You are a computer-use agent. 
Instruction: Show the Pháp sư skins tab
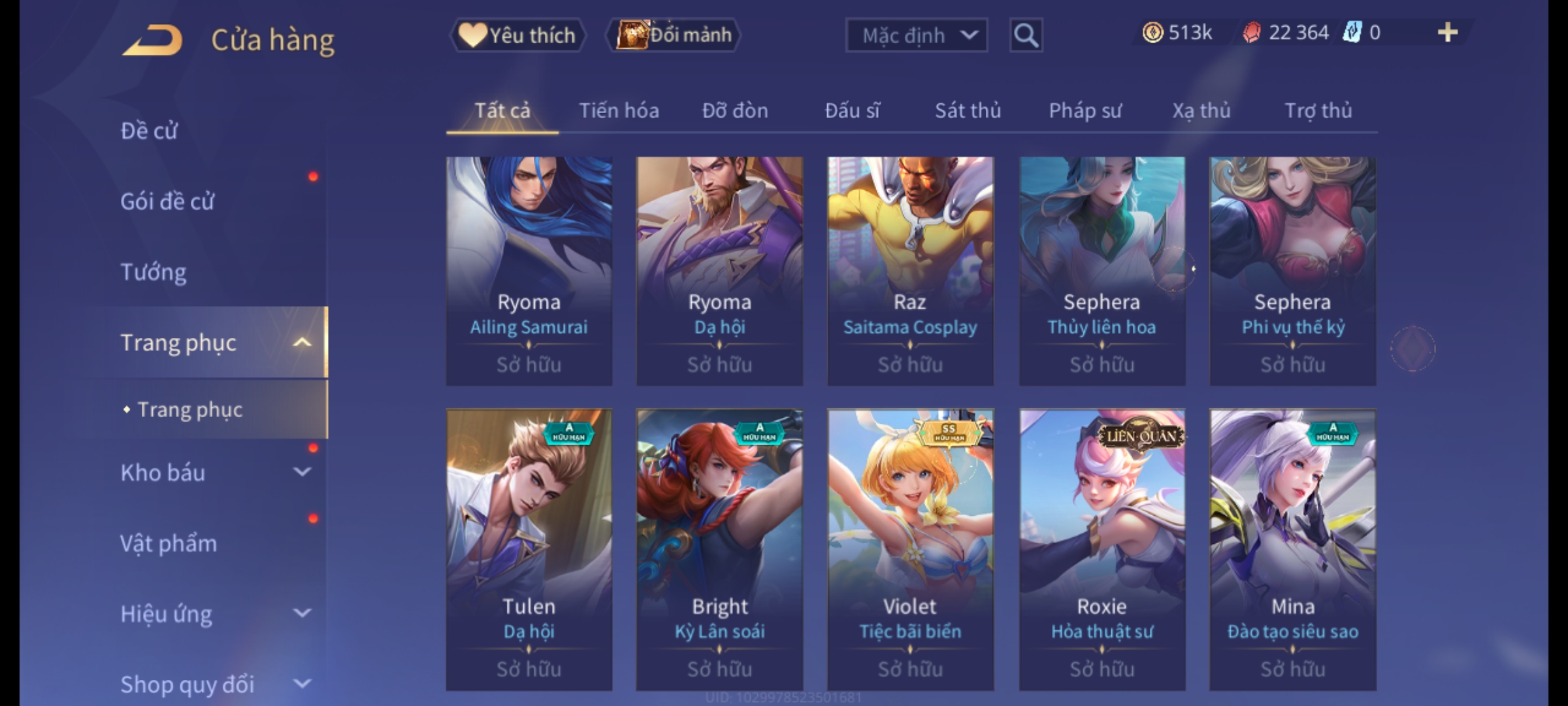(x=1085, y=111)
